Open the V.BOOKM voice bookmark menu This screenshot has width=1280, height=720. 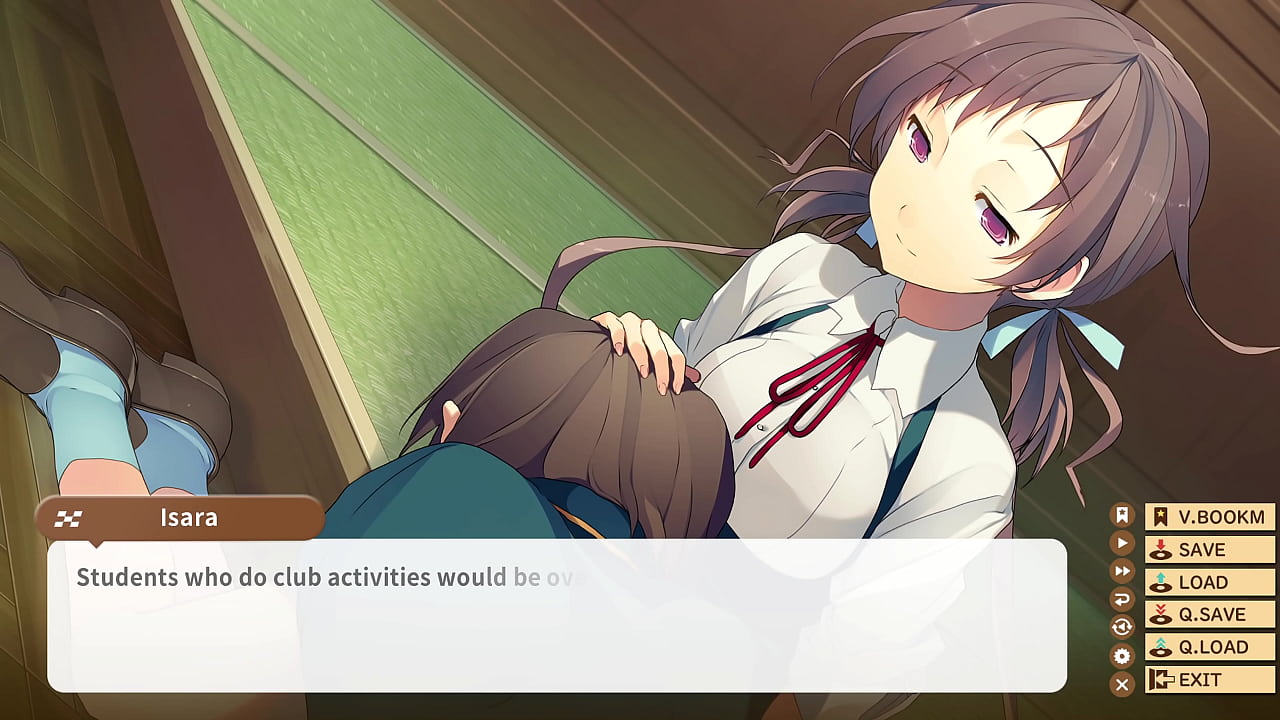coord(1210,517)
